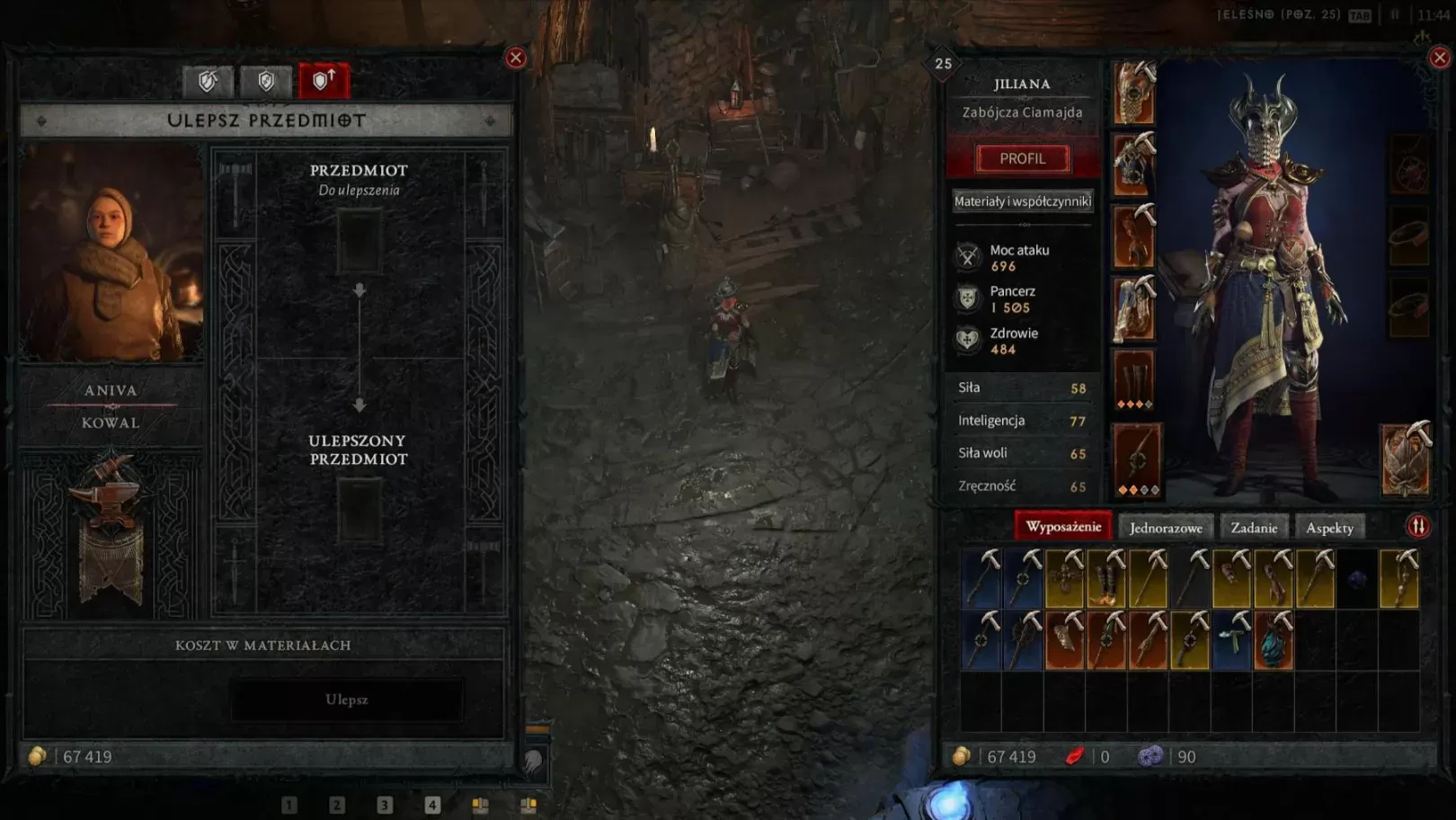The image size is (1456, 820).
Task: Click the Ulepsz upgrade button
Action: (347, 700)
